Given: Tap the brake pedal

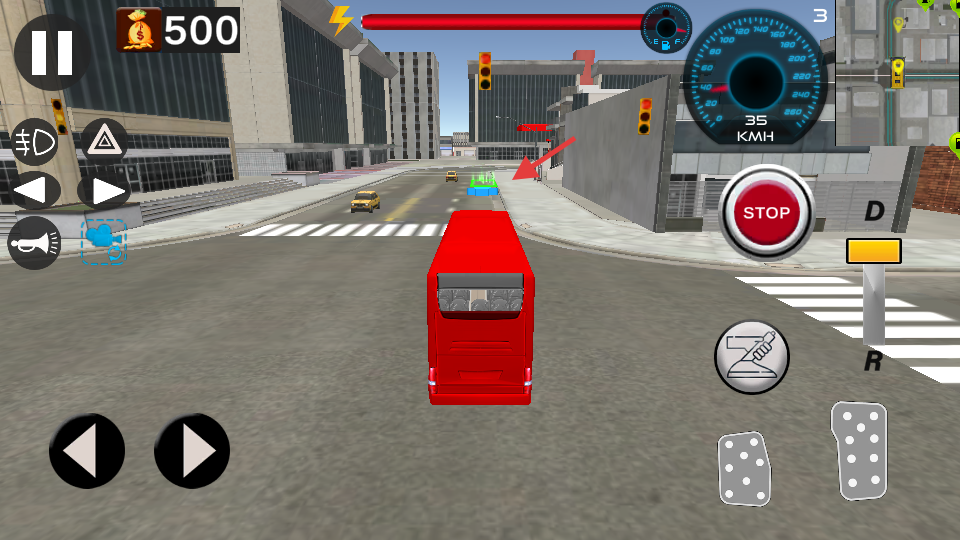Looking at the screenshot, I should coord(744,468).
